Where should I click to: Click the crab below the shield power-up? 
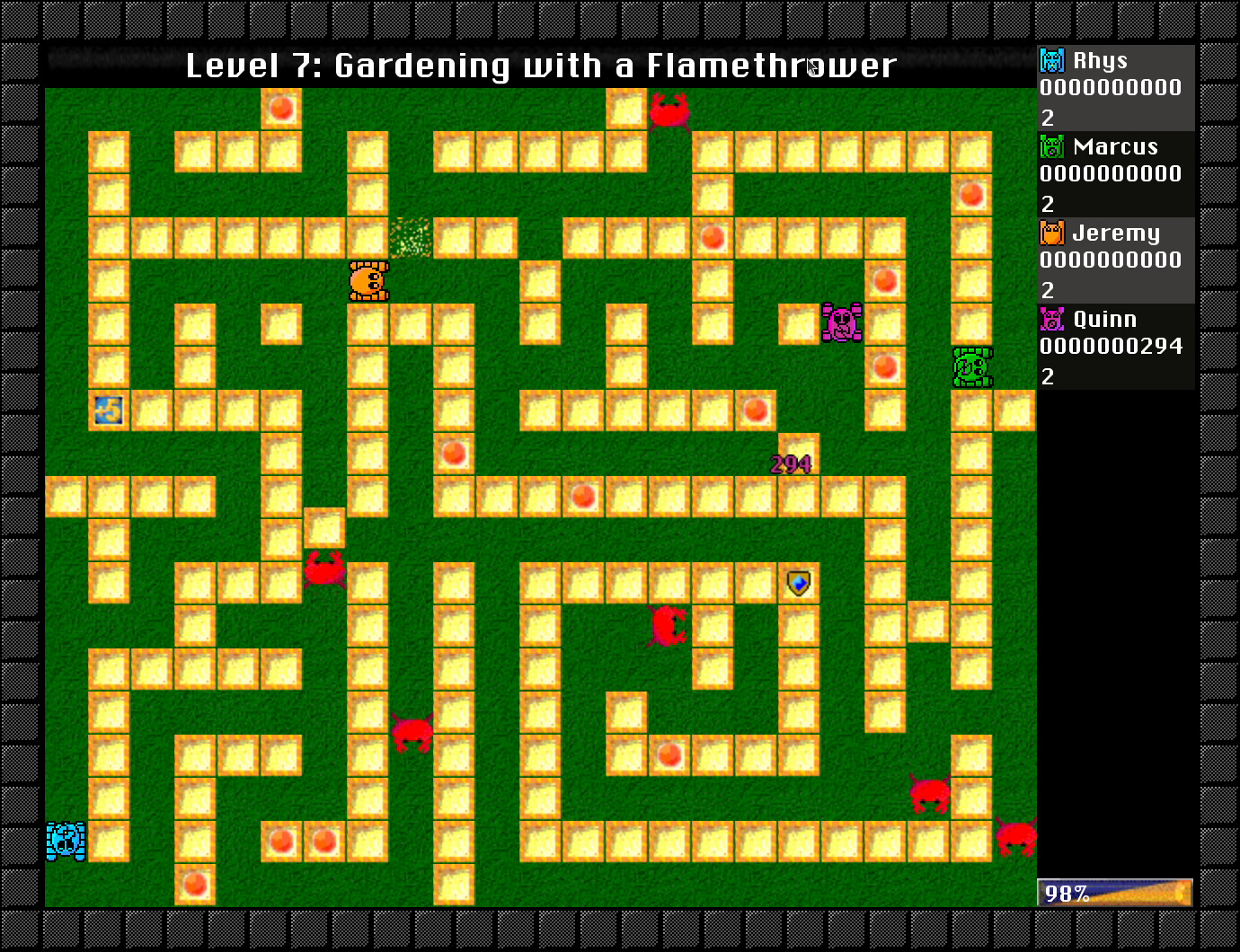tap(667, 625)
